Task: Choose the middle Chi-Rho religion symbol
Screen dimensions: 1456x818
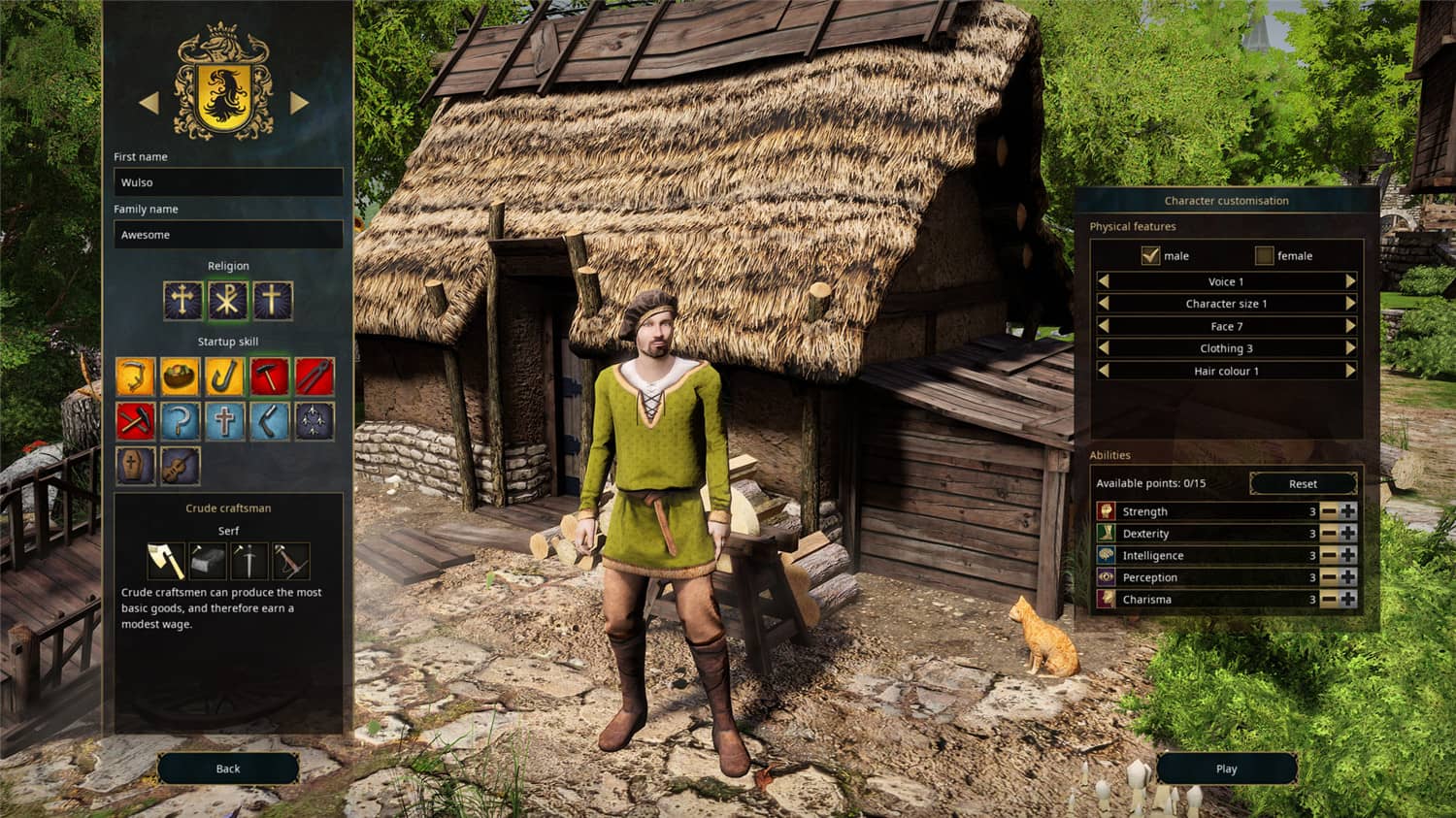Action: (227, 301)
